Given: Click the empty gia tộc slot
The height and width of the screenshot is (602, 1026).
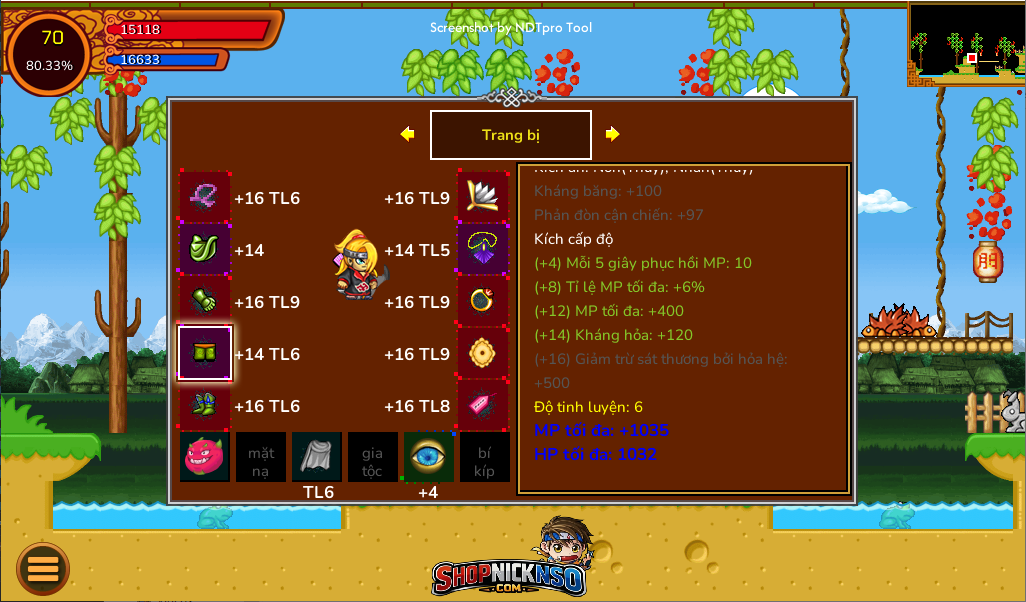Looking at the screenshot, I should coord(372,457).
